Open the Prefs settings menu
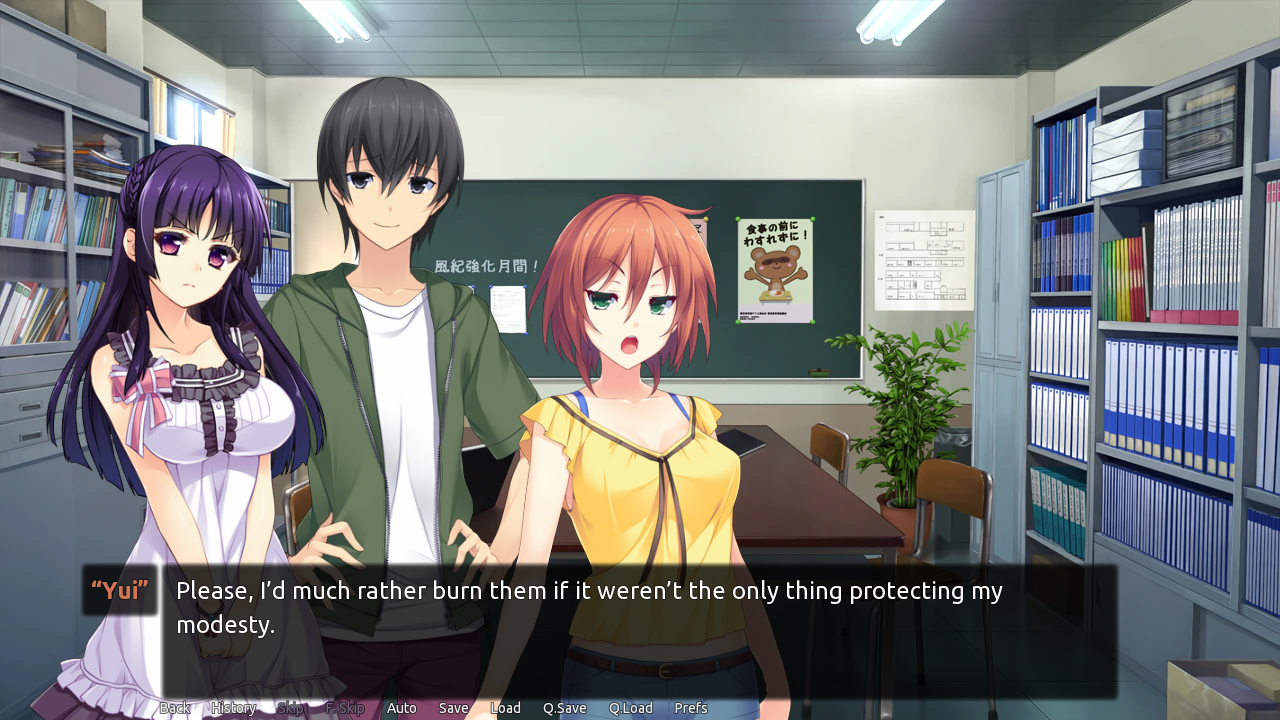The image size is (1280, 720). point(691,707)
